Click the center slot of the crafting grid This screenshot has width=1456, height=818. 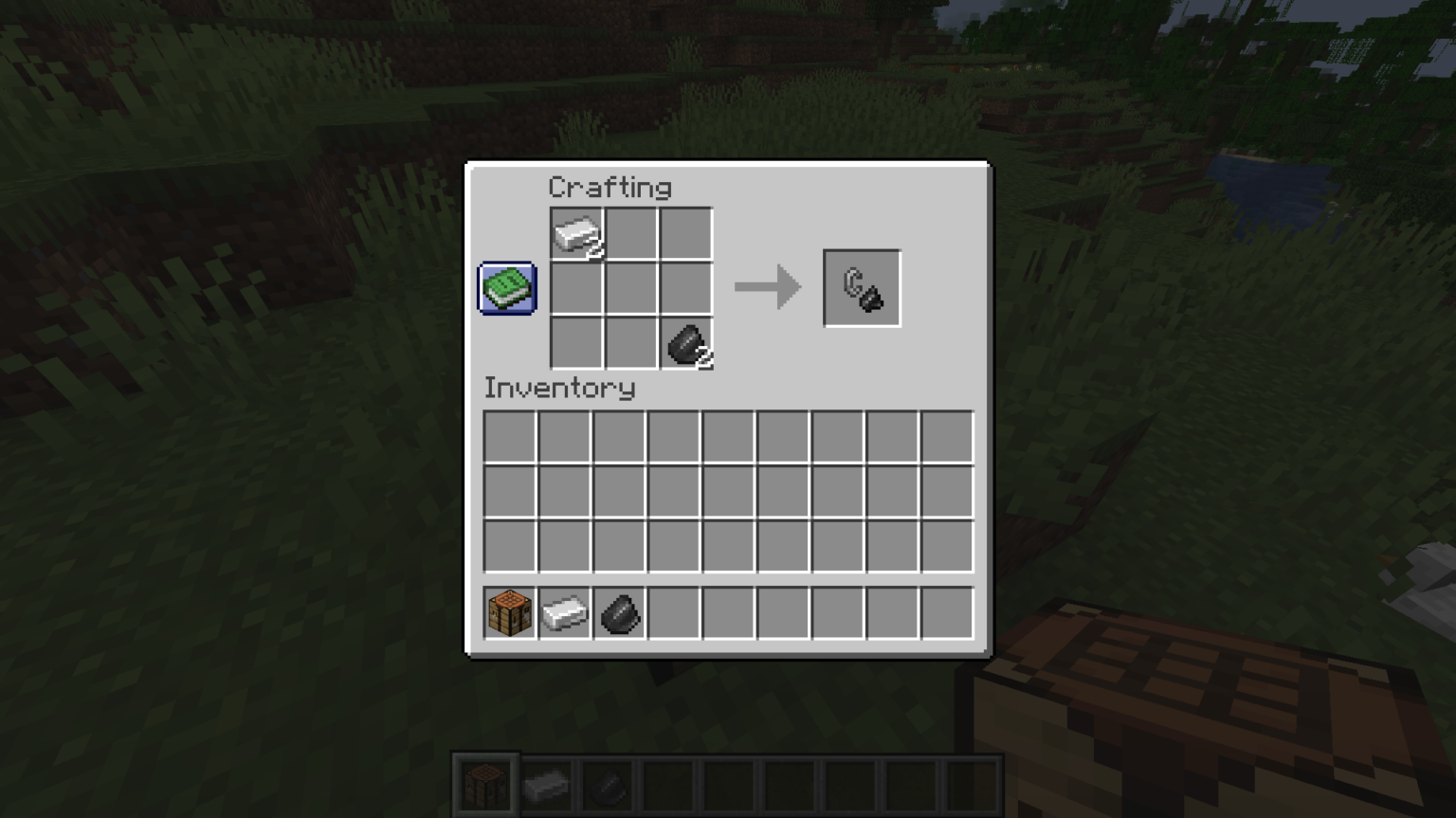click(631, 289)
